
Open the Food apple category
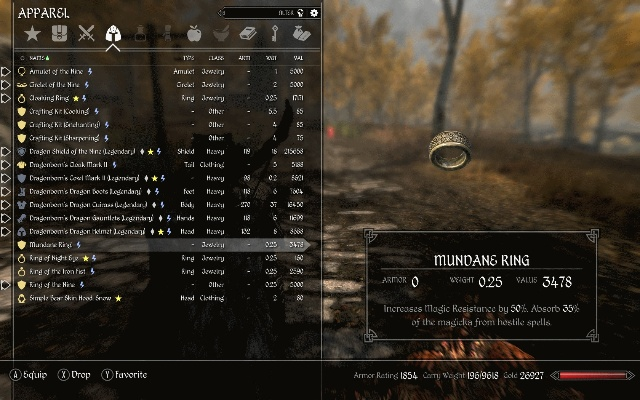(x=195, y=36)
